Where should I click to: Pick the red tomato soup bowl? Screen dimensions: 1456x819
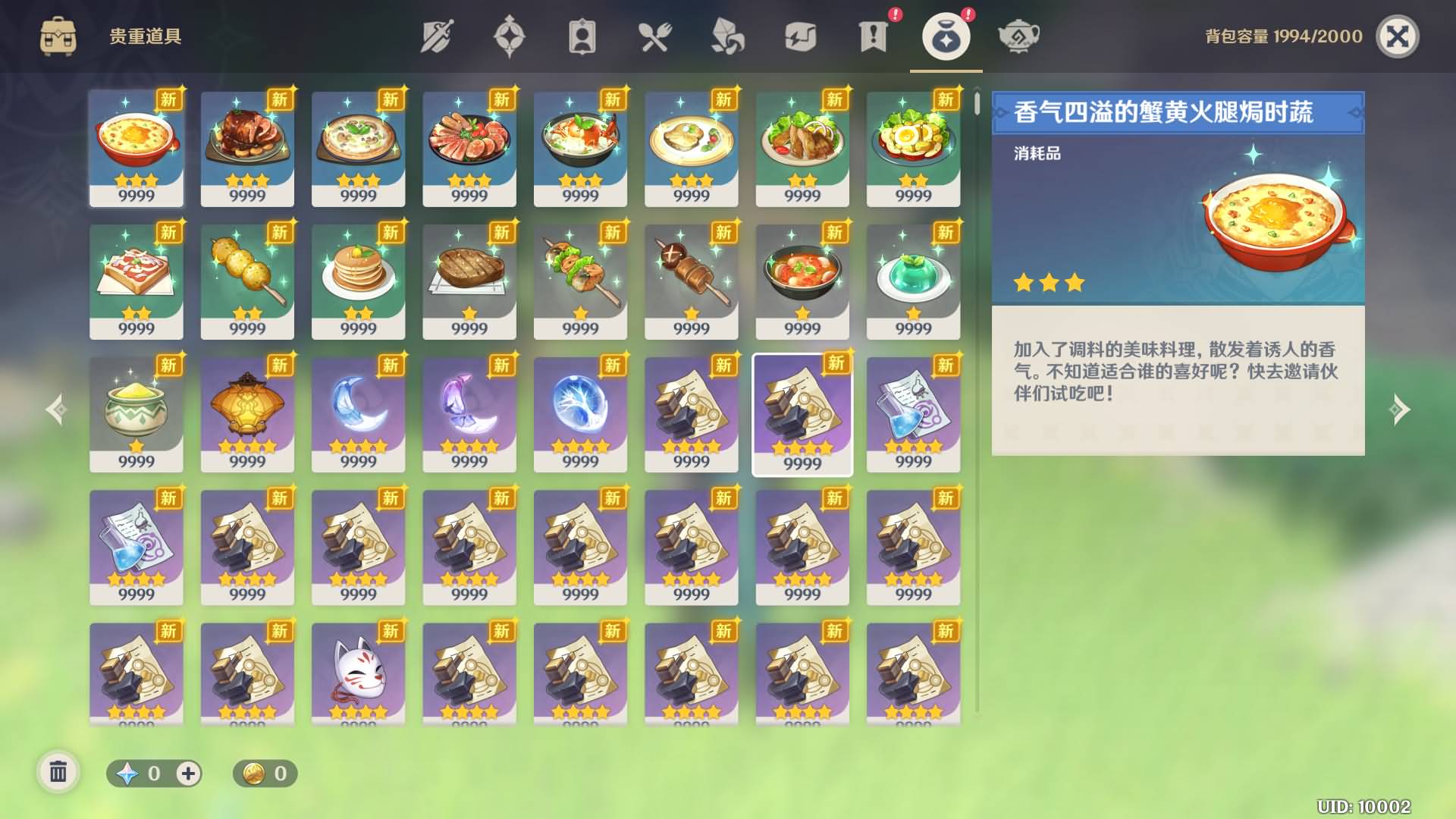(802, 281)
